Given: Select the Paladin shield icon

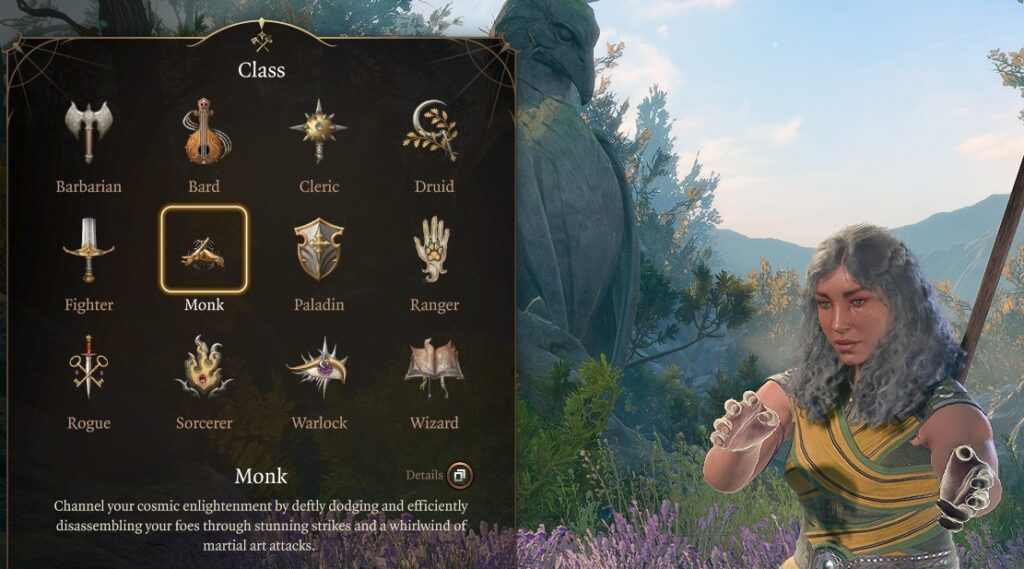Looking at the screenshot, I should coord(318,250).
